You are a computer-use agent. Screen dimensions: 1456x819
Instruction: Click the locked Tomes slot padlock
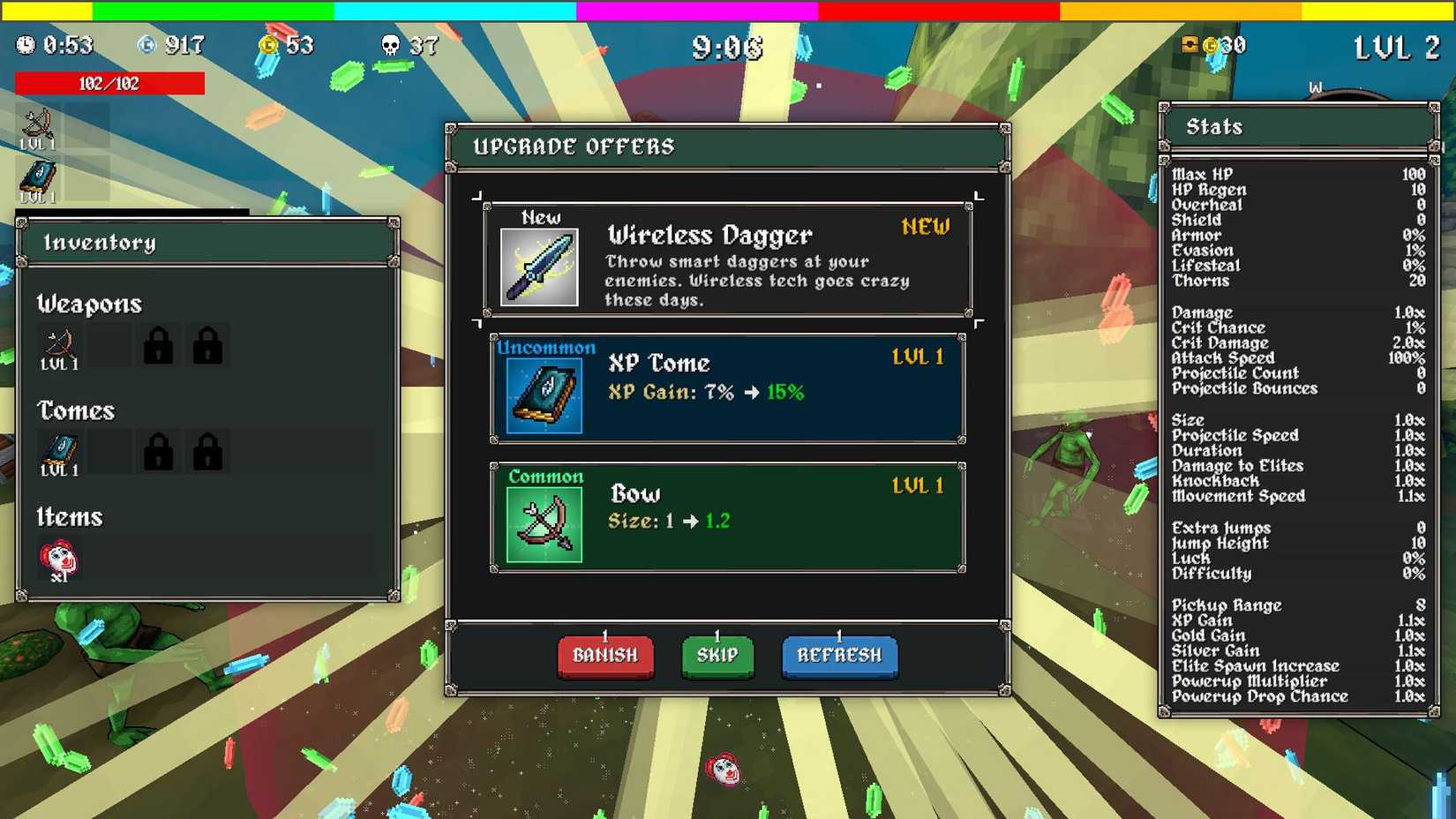click(160, 451)
